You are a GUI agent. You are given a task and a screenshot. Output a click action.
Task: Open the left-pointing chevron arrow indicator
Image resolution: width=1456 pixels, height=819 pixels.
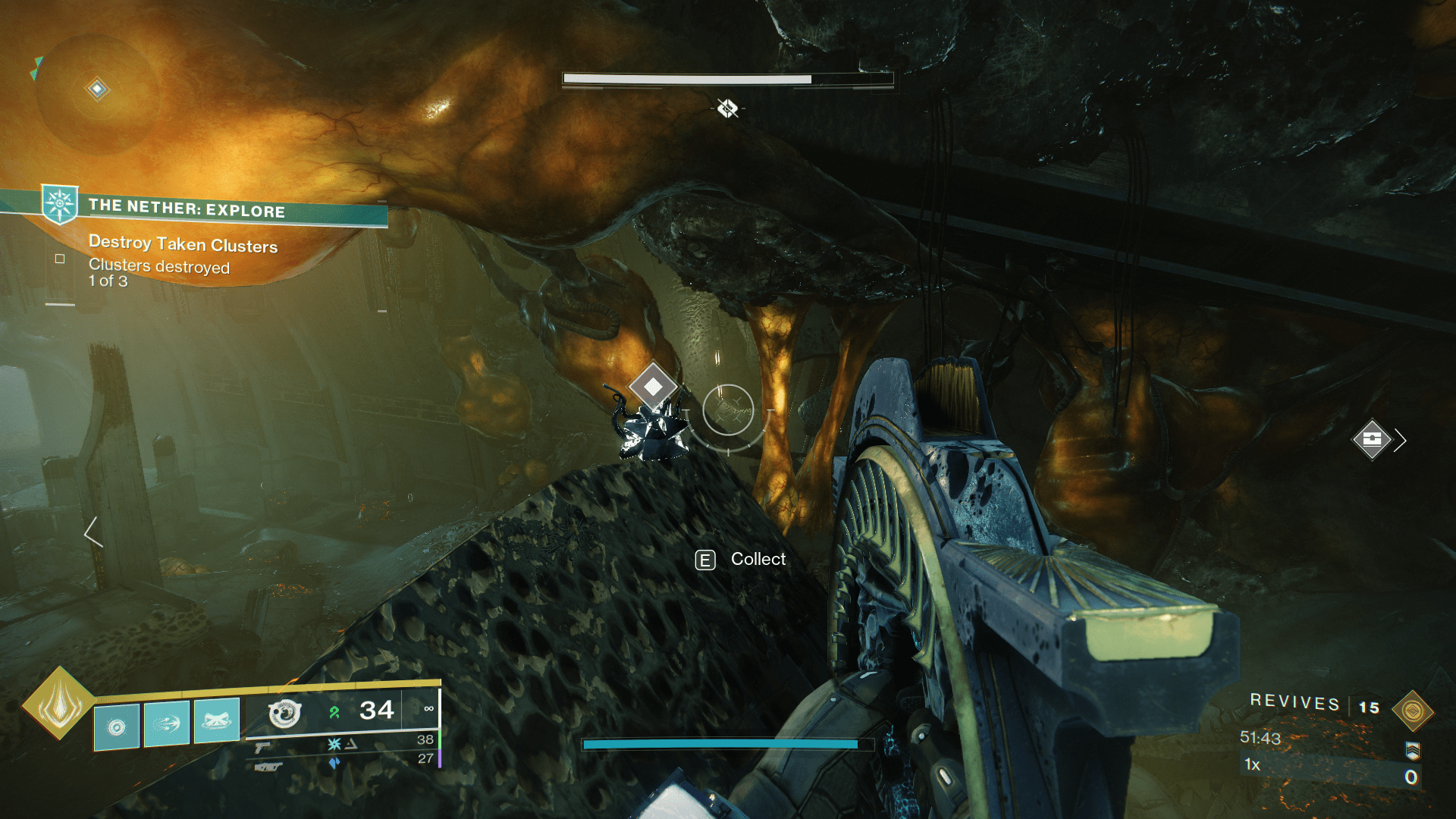click(x=93, y=535)
